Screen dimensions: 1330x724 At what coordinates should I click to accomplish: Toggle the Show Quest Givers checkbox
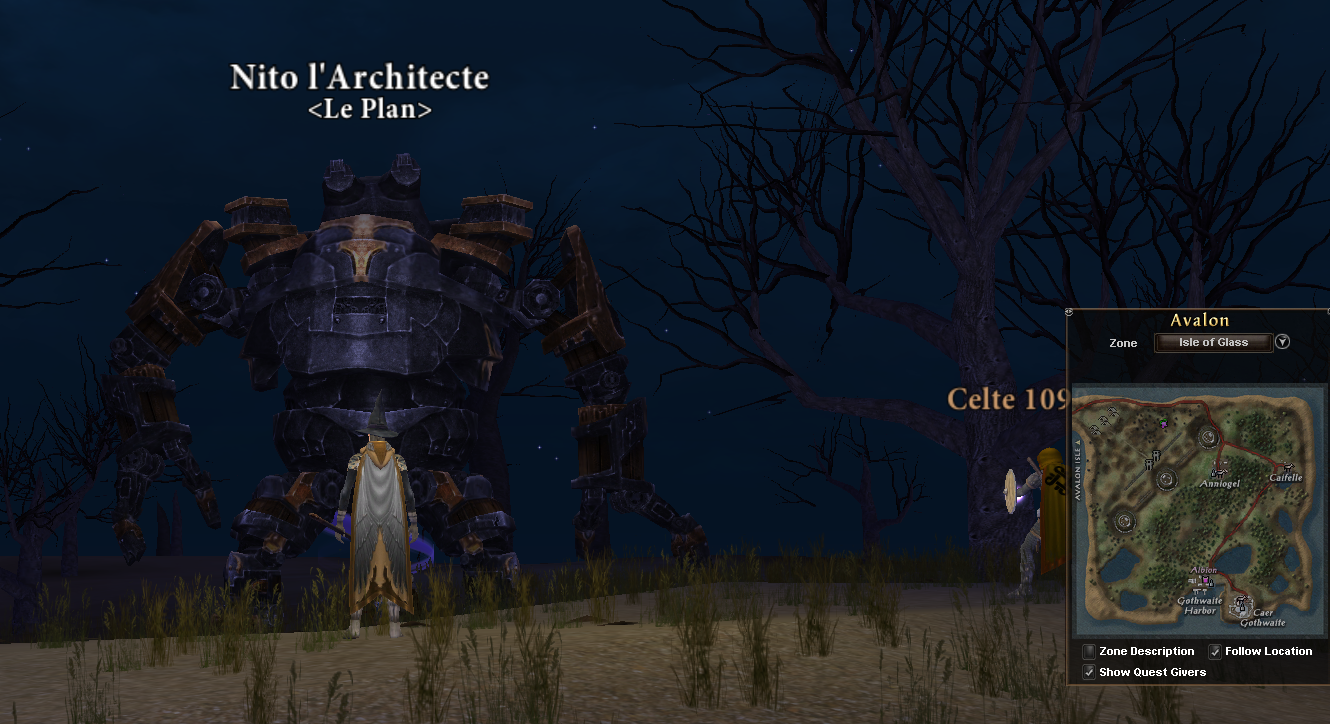click(1089, 672)
